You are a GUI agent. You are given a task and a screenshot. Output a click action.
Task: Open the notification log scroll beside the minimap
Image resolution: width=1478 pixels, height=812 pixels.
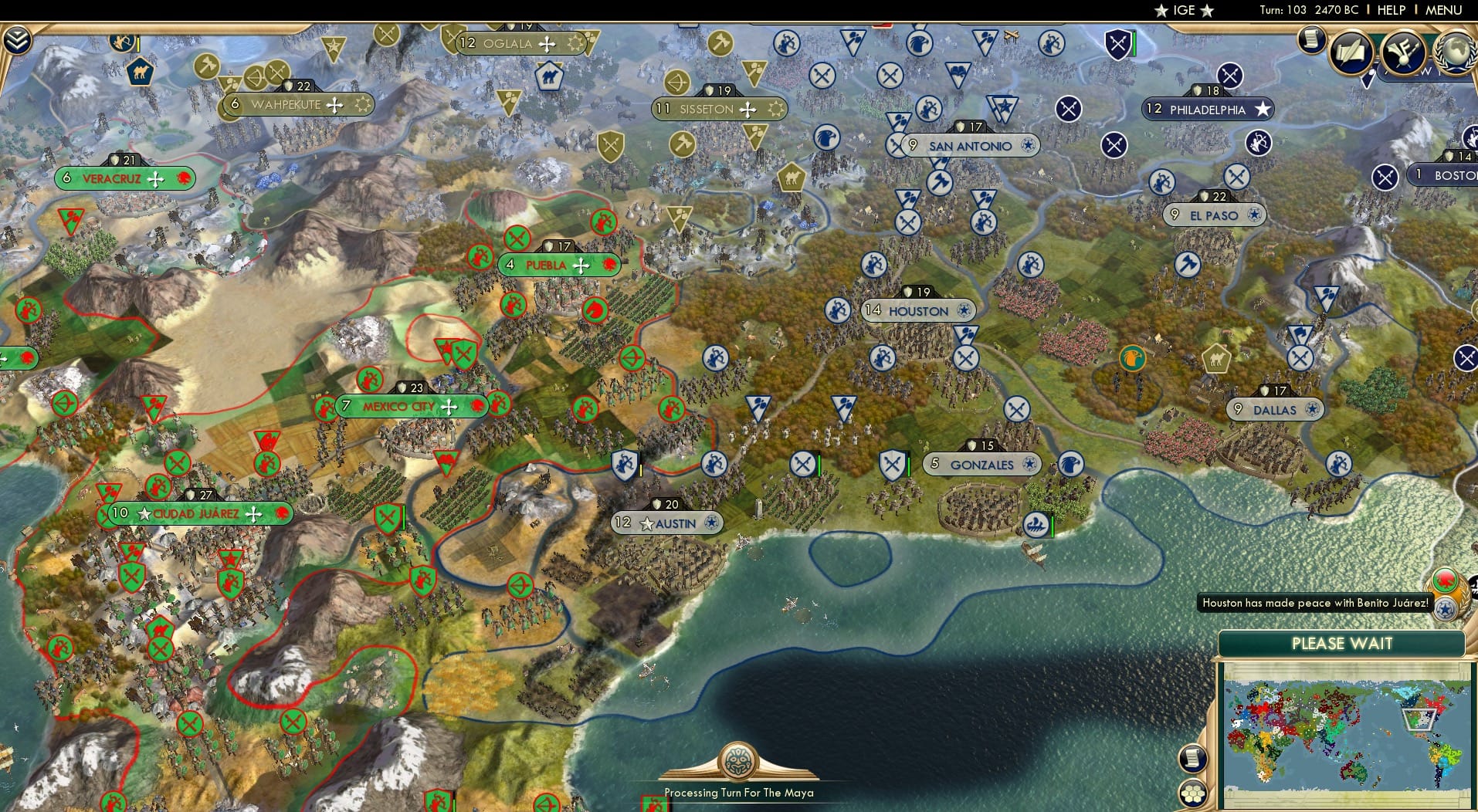1194,757
